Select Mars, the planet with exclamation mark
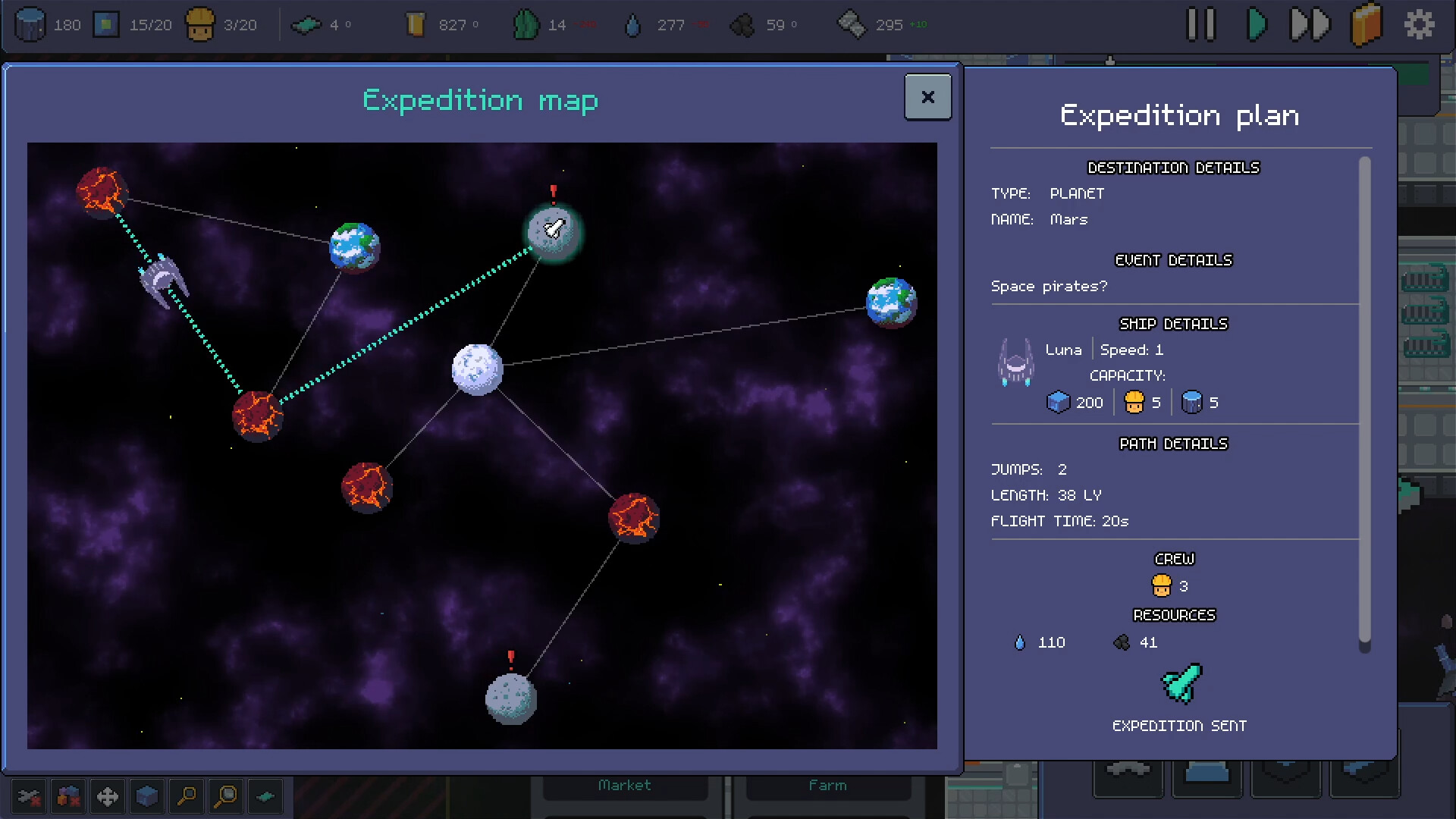1456x819 pixels. (553, 231)
